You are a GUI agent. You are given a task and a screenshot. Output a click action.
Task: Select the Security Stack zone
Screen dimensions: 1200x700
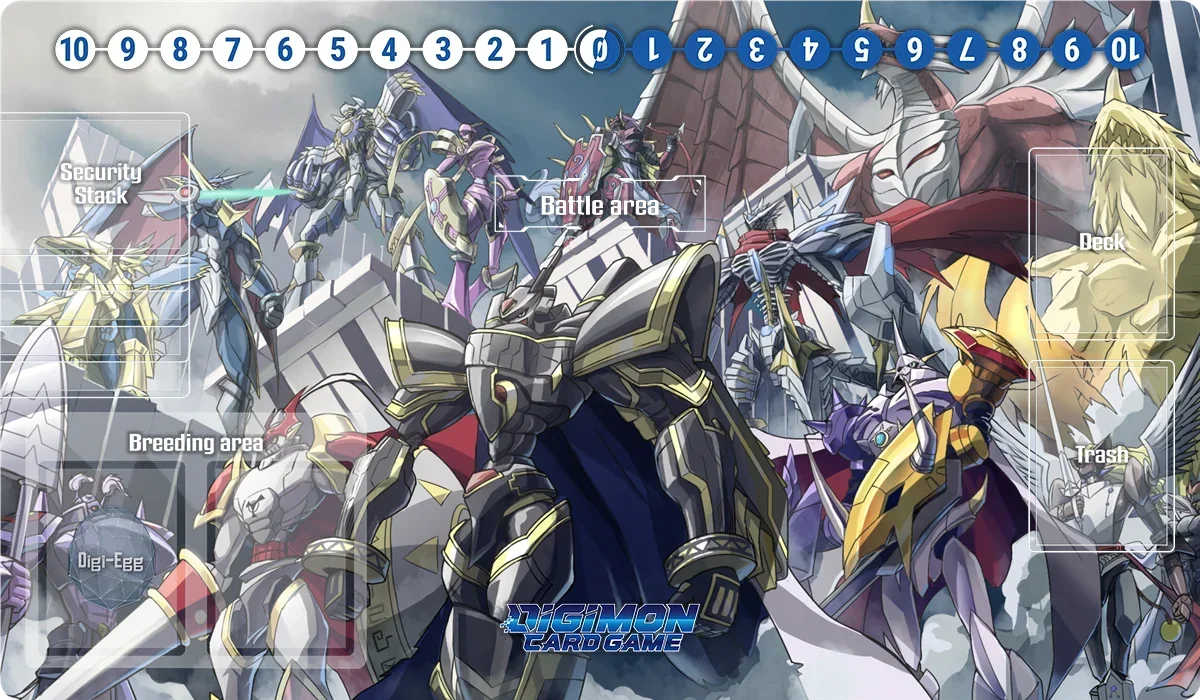(x=95, y=255)
